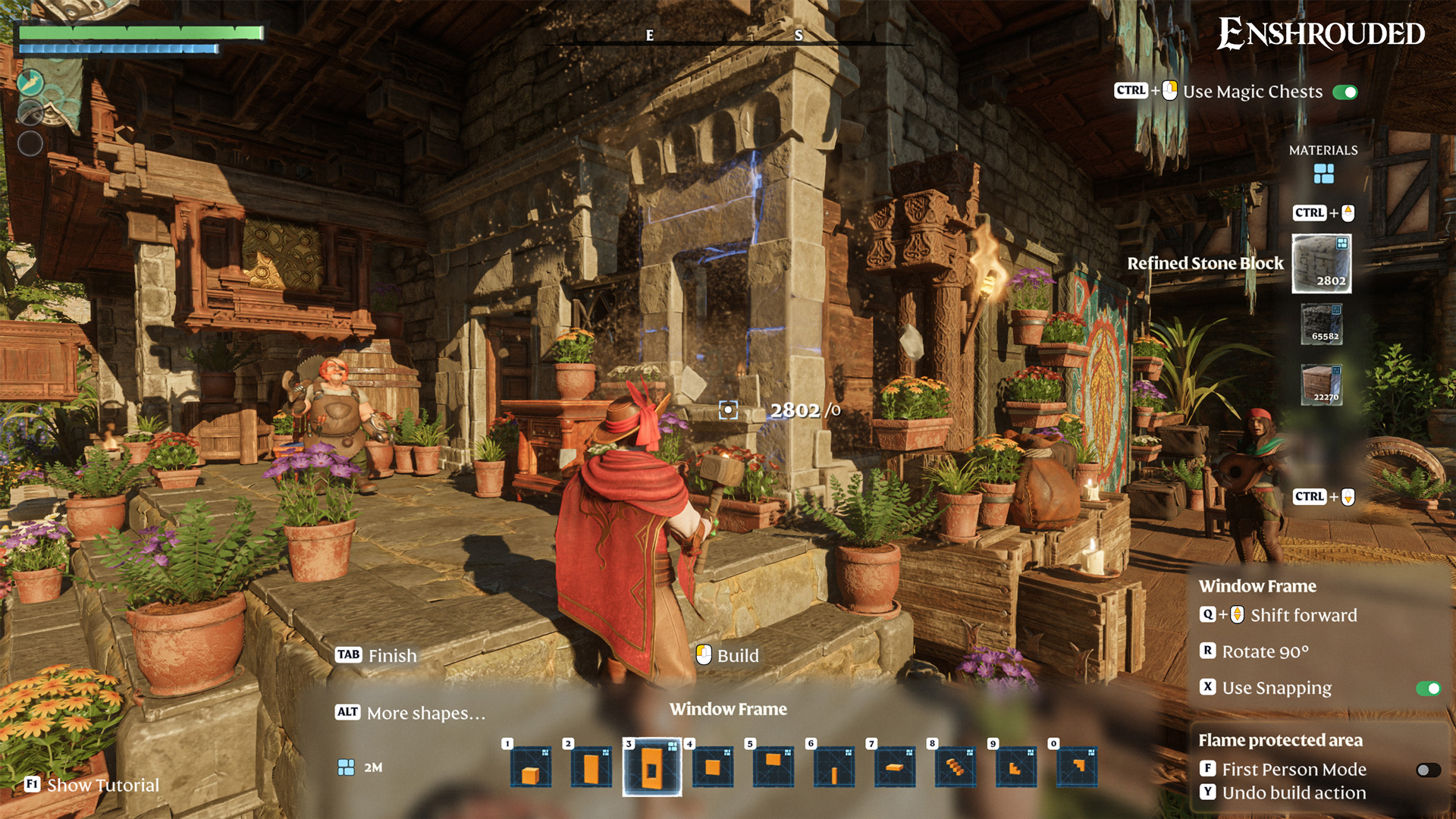Select the highlighted Window Frame shape slot
1456x819 pixels.
[x=652, y=767]
